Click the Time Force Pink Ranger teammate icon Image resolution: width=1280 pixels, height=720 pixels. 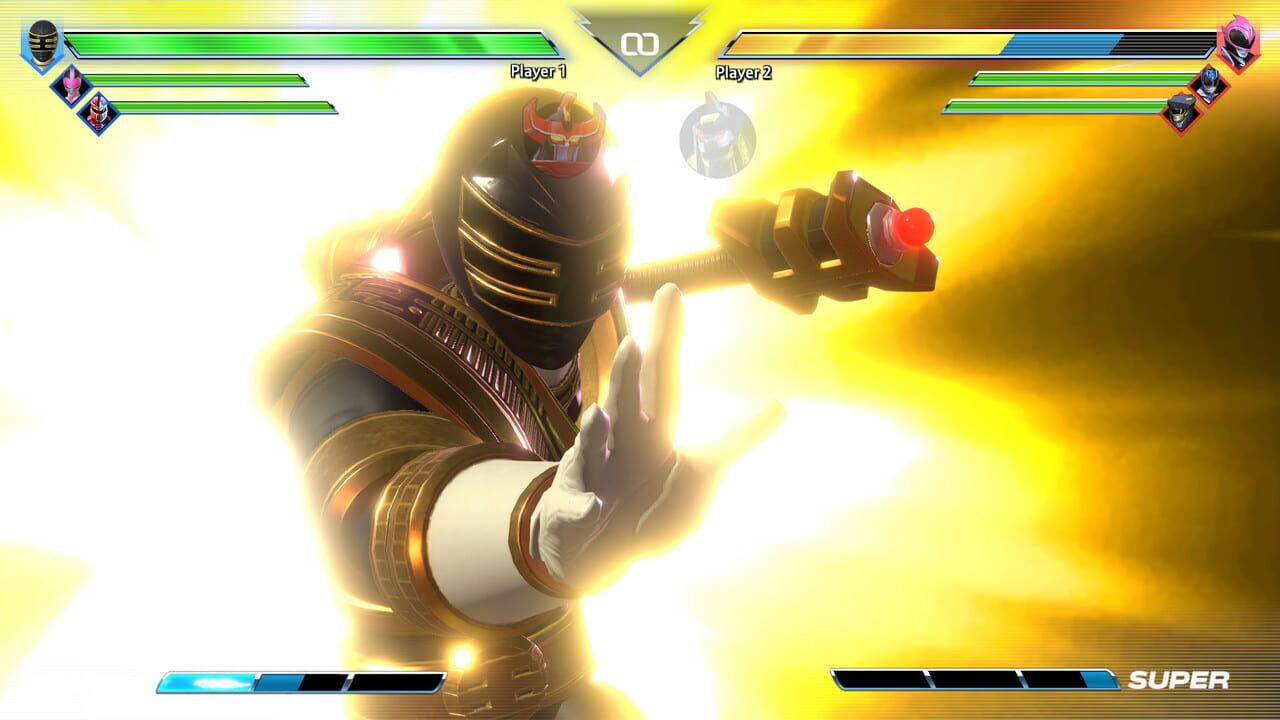pyautogui.click(x=71, y=84)
